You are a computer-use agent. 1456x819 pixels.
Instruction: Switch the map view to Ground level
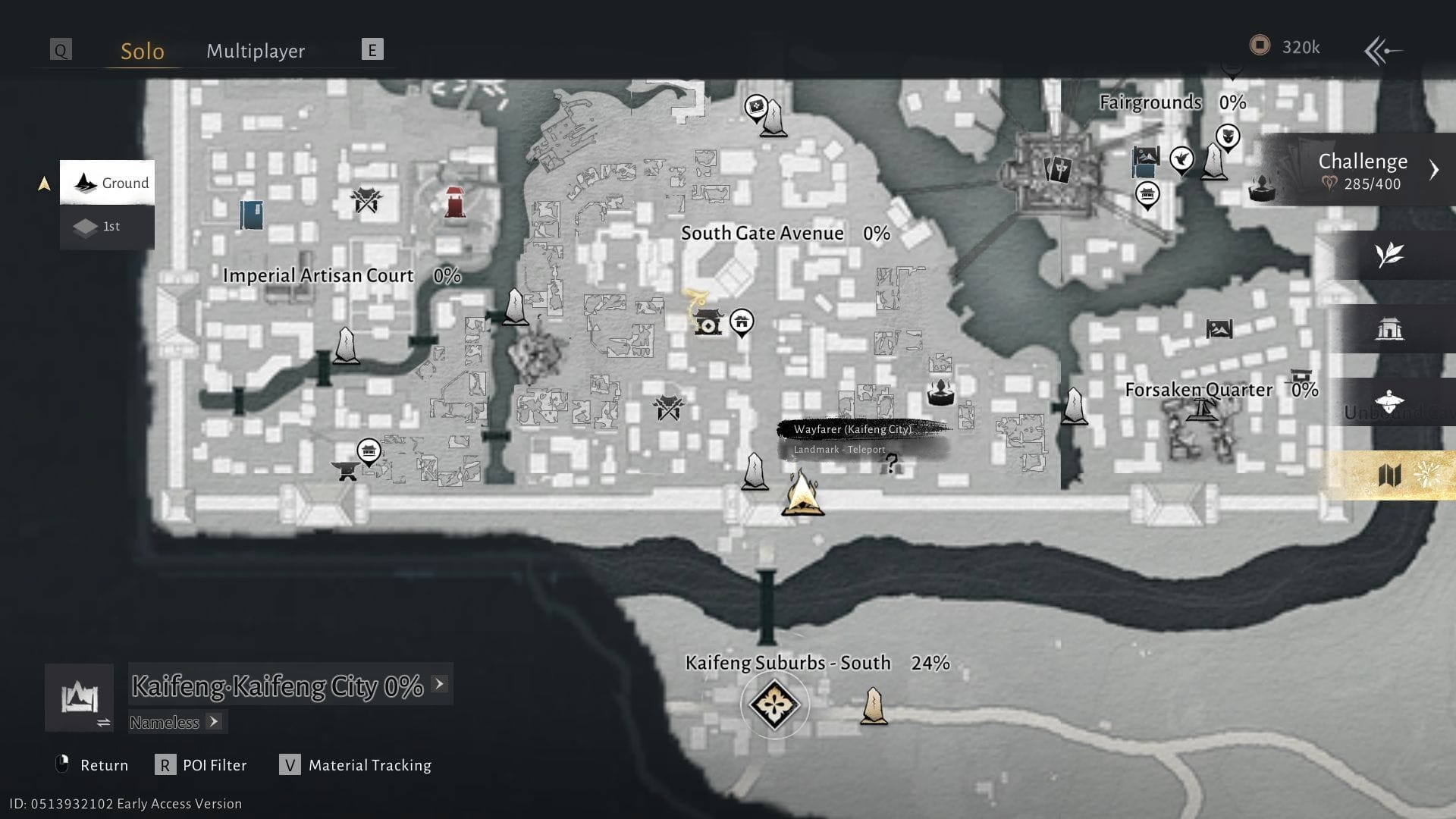pos(108,182)
